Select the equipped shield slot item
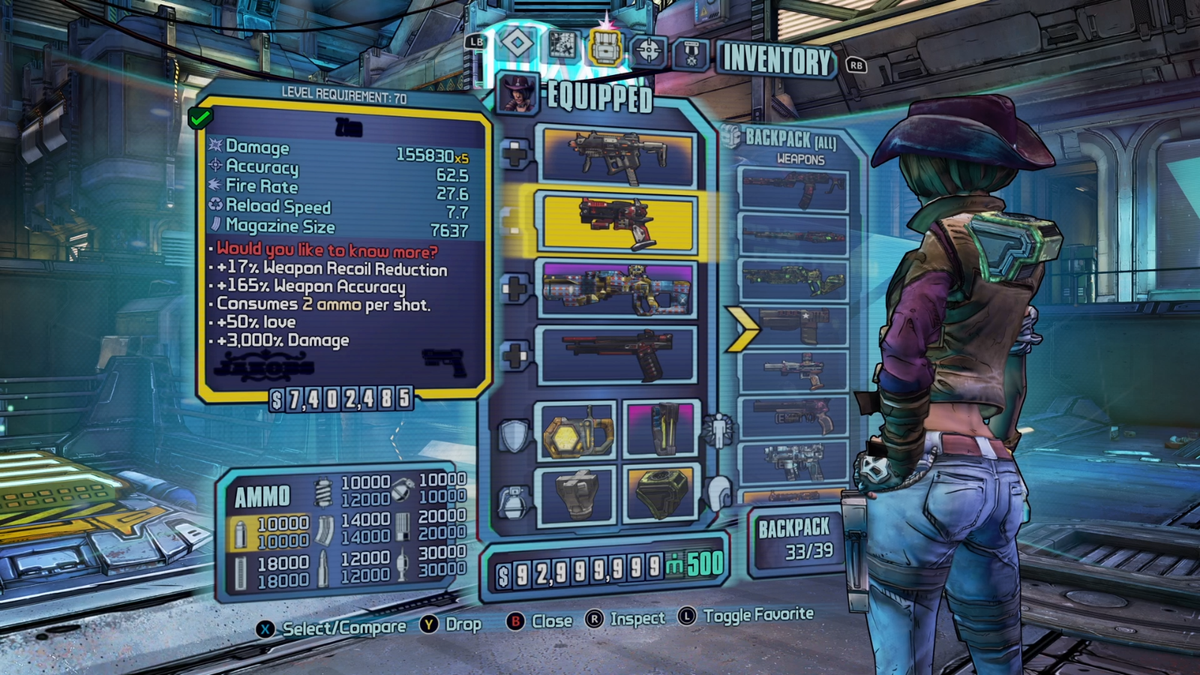This screenshot has width=1200, height=675. point(578,430)
